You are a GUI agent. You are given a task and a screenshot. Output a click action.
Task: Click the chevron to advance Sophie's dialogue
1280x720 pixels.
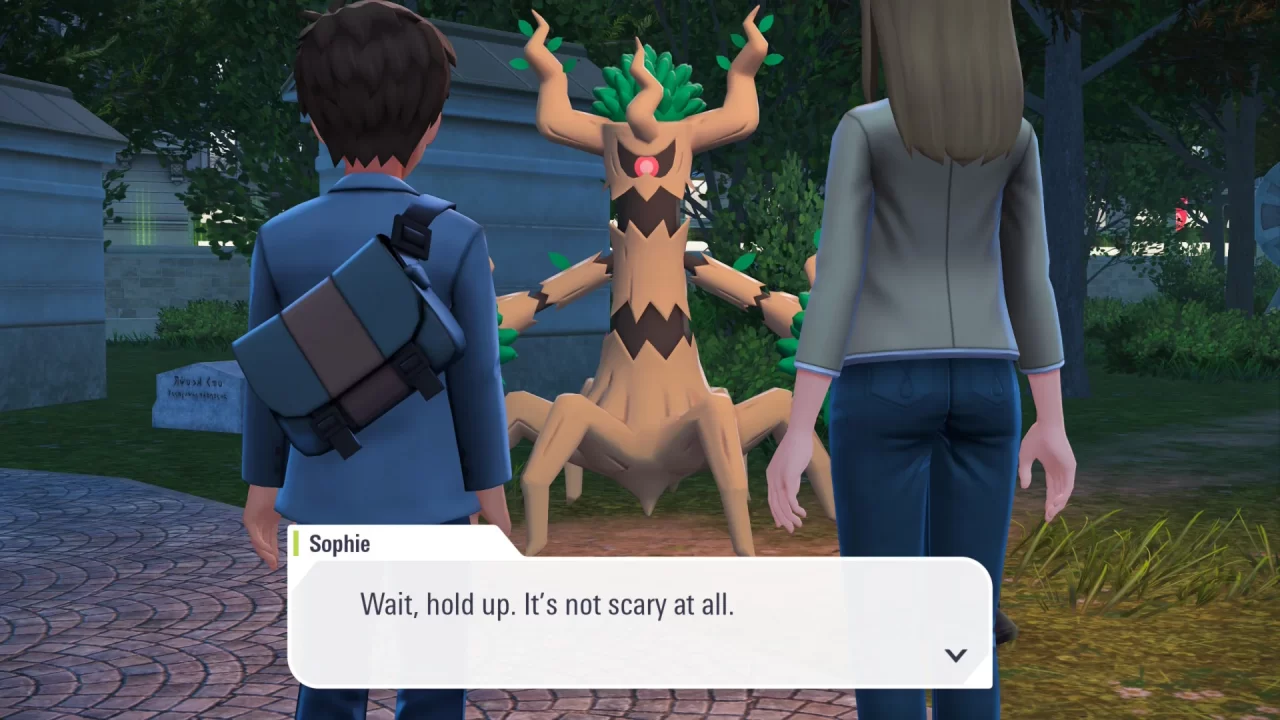pos(956,655)
